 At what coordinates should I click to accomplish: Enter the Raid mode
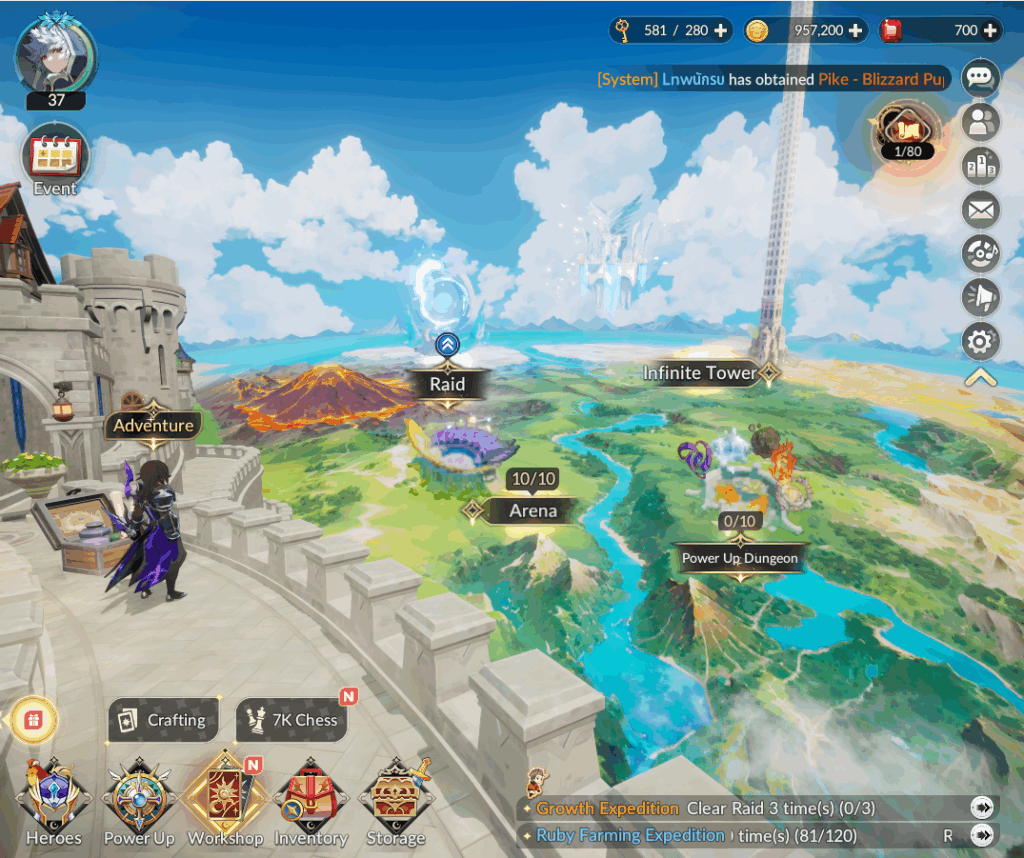[447, 384]
